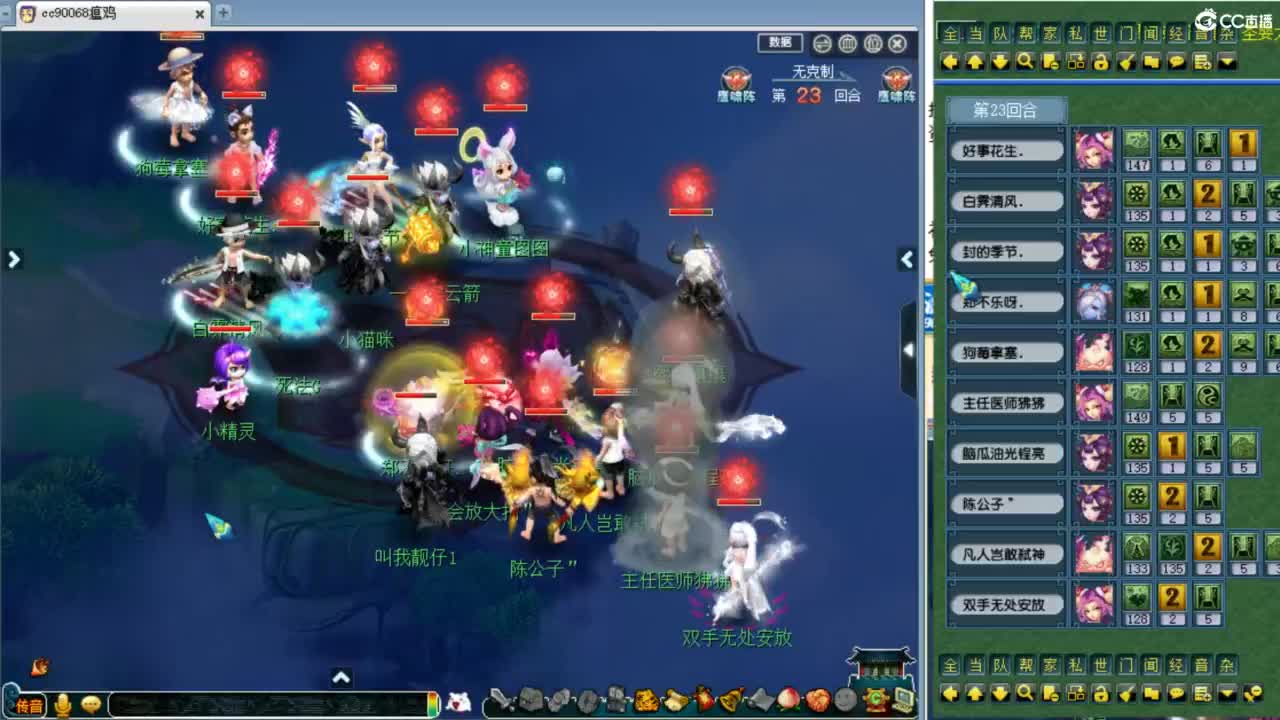Click the player name 好事花生
This screenshot has width=1280, height=720.
tap(1006, 148)
